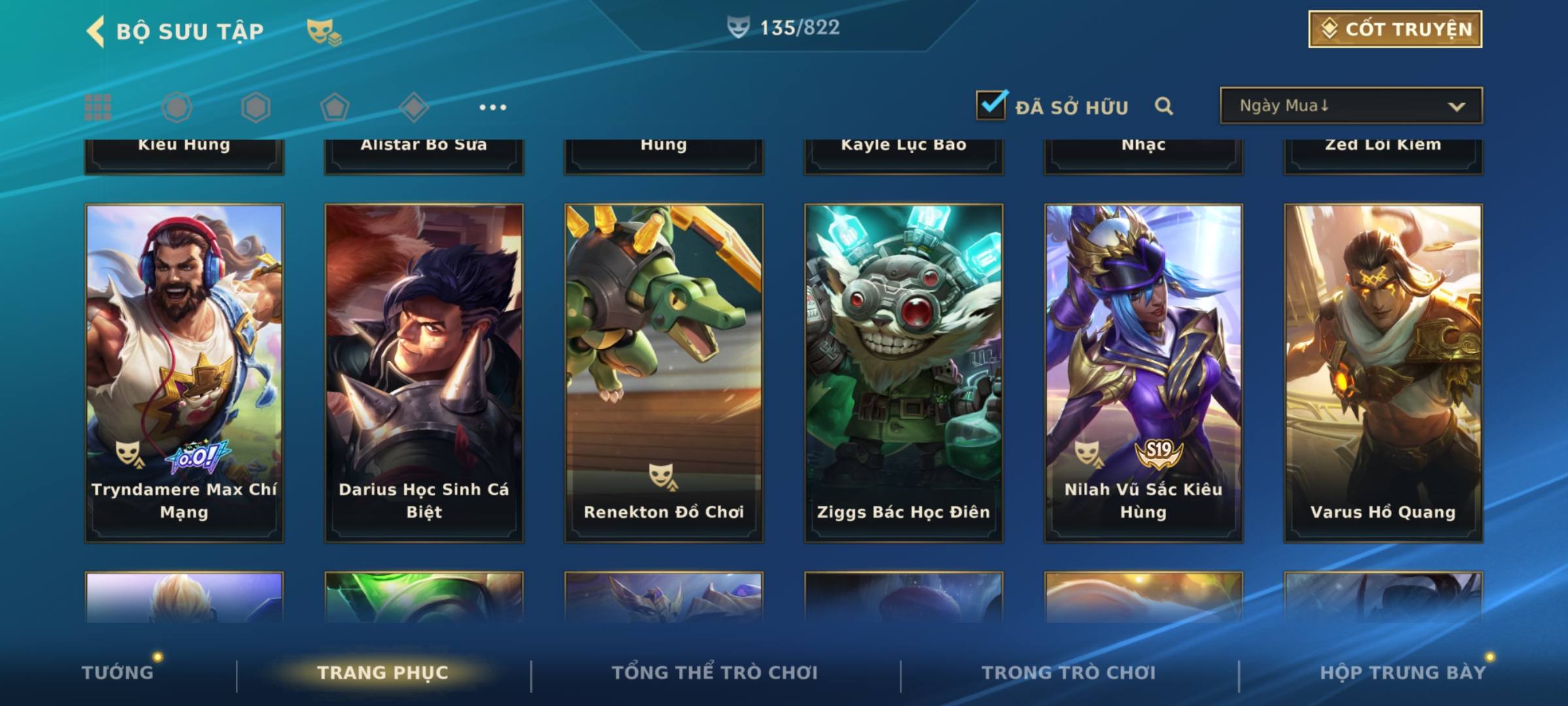View the Renekton Đồ Chơi skin
Image resolution: width=1568 pixels, height=706 pixels.
[x=664, y=373]
